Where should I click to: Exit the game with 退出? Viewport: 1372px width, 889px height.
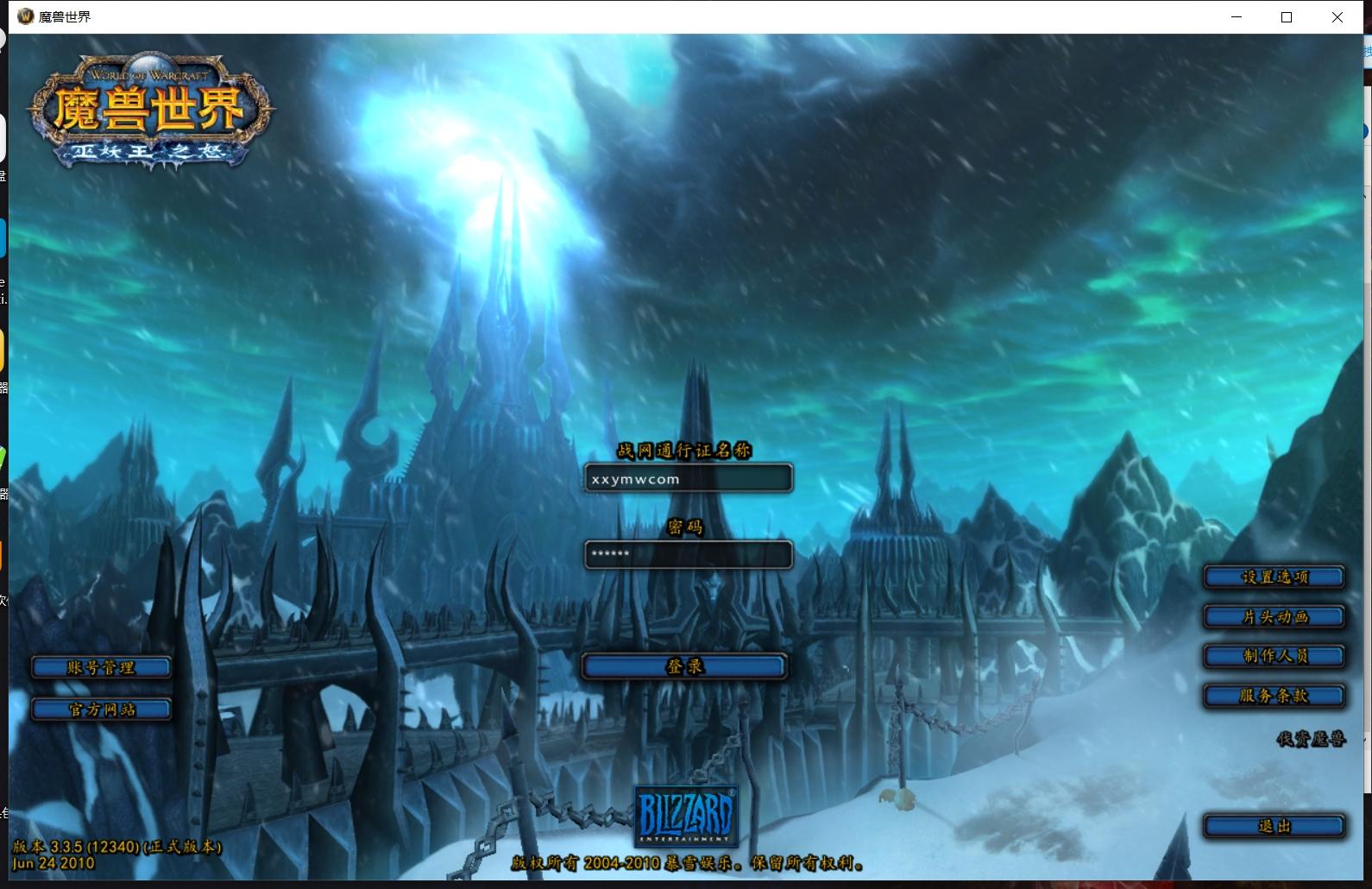pyautogui.click(x=1274, y=827)
